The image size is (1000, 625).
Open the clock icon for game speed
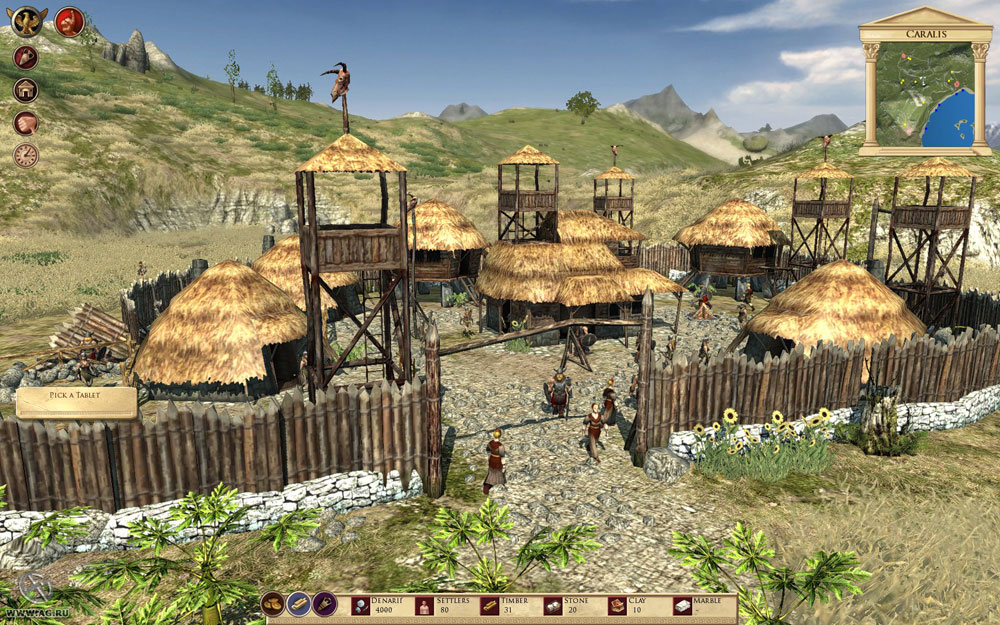click(x=26, y=155)
